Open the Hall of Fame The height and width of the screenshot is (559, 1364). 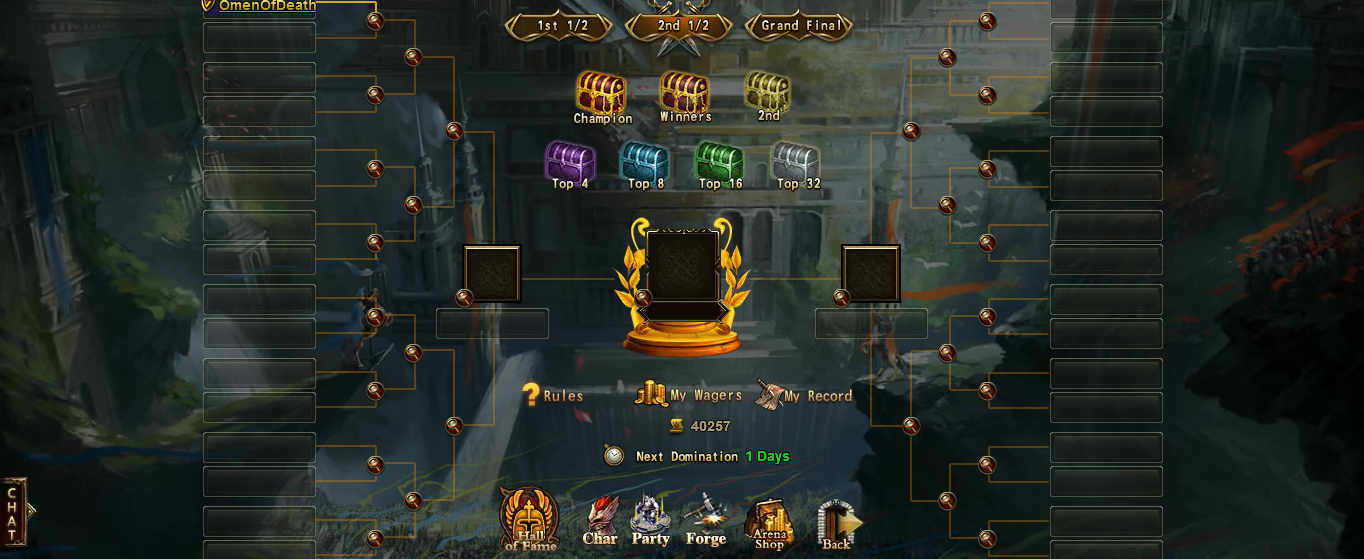tap(529, 519)
